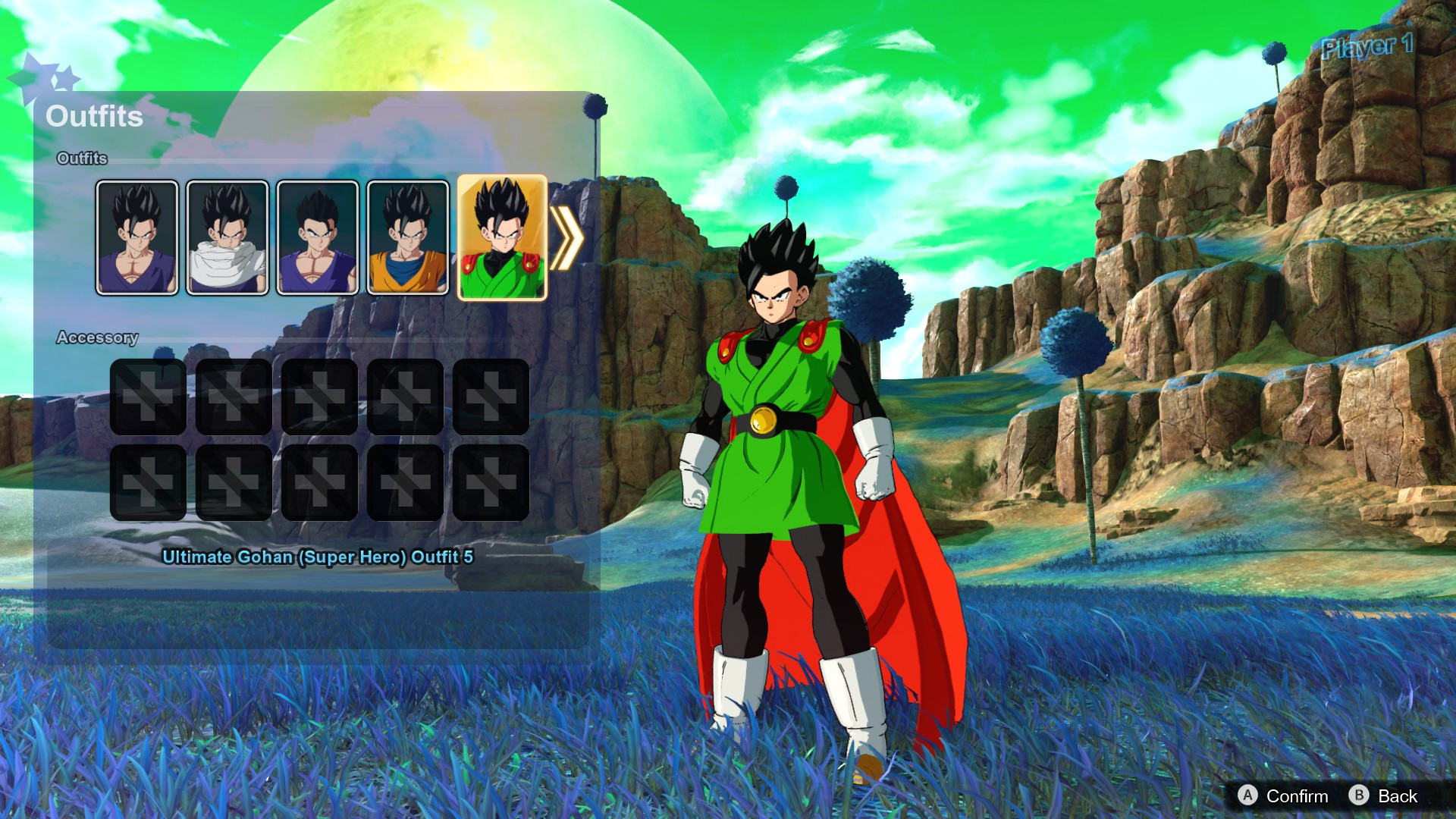Expand the outfit list with the right chevron
This screenshot has width=1456, height=819.
point(570,237)
